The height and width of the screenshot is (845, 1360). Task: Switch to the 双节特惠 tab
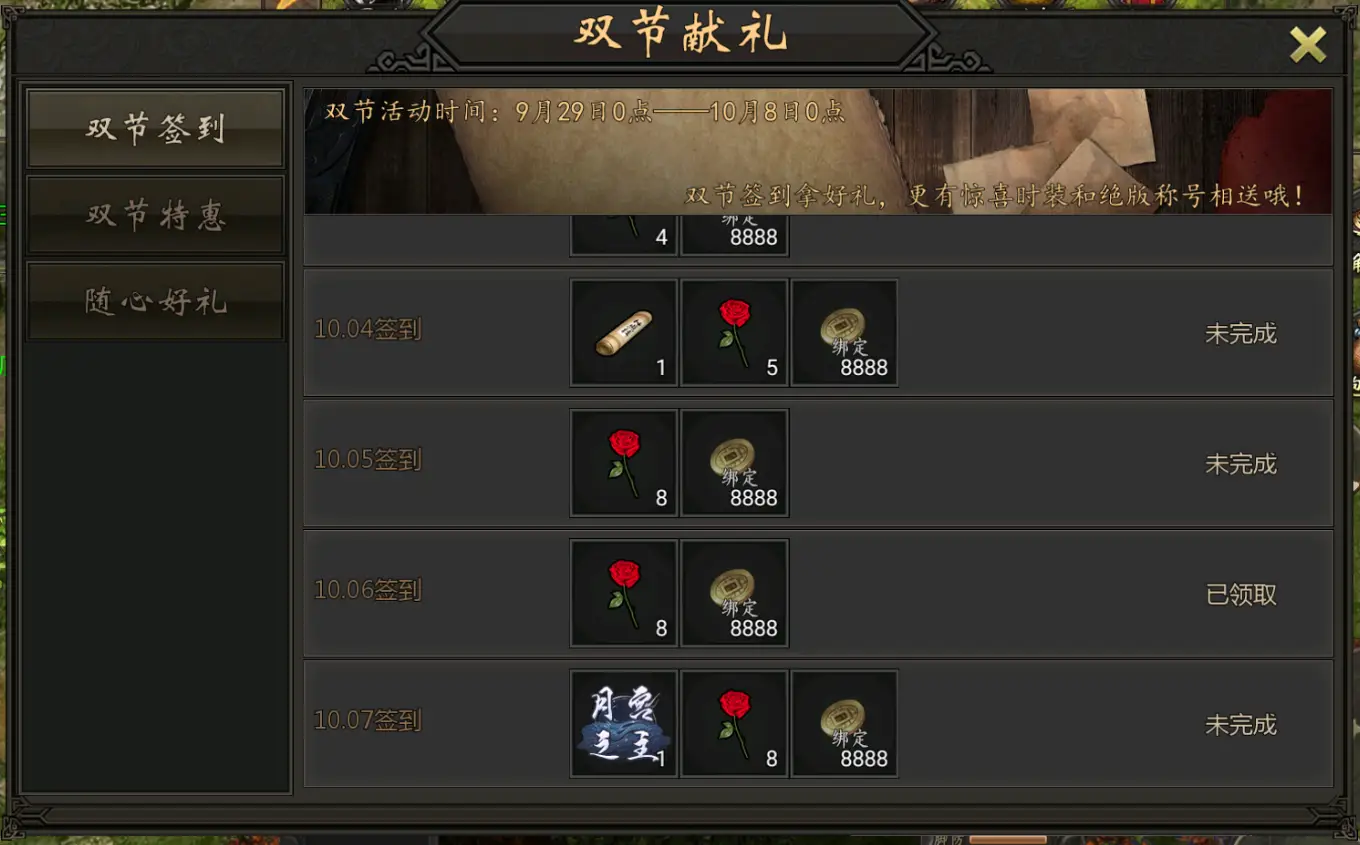(155, 215)
